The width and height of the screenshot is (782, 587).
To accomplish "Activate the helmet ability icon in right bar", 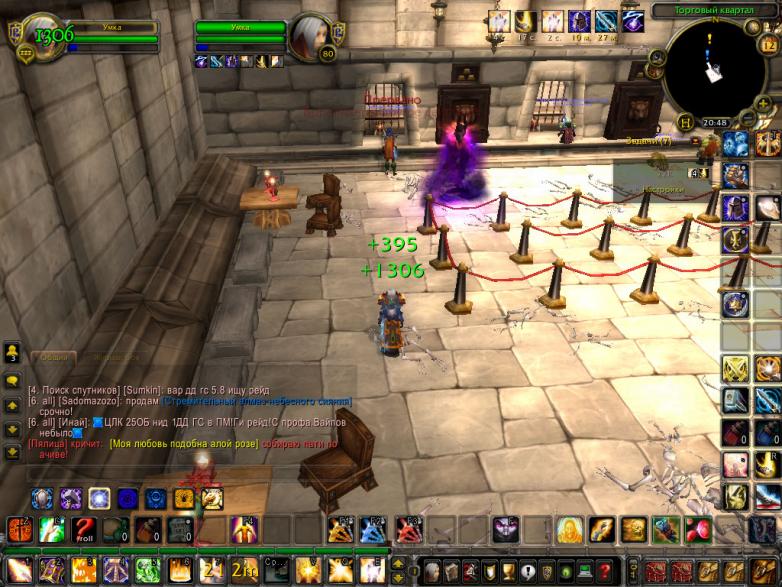I will tap(736, 207).
